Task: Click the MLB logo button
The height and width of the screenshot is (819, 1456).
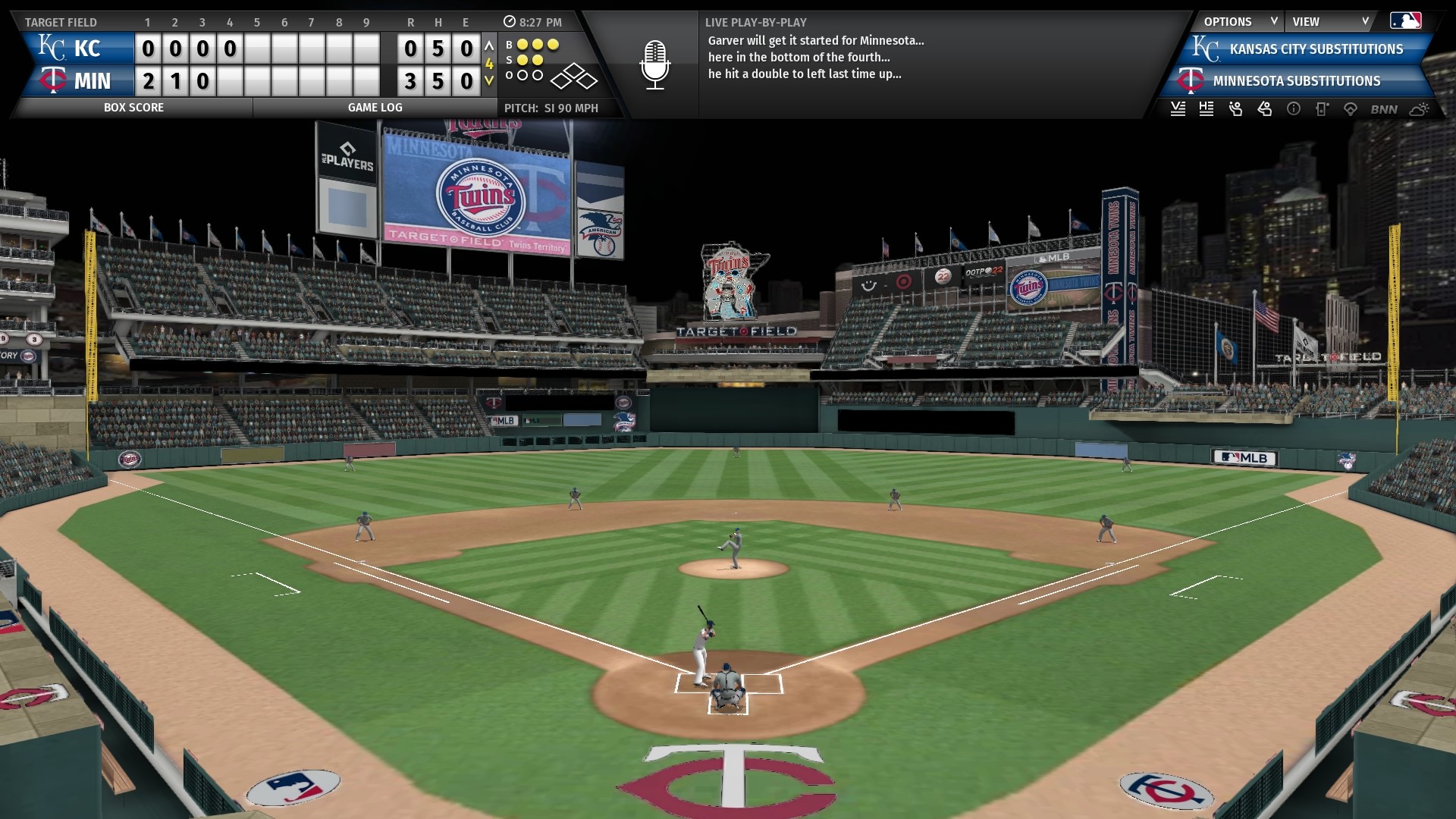Action: (1405, 21)
